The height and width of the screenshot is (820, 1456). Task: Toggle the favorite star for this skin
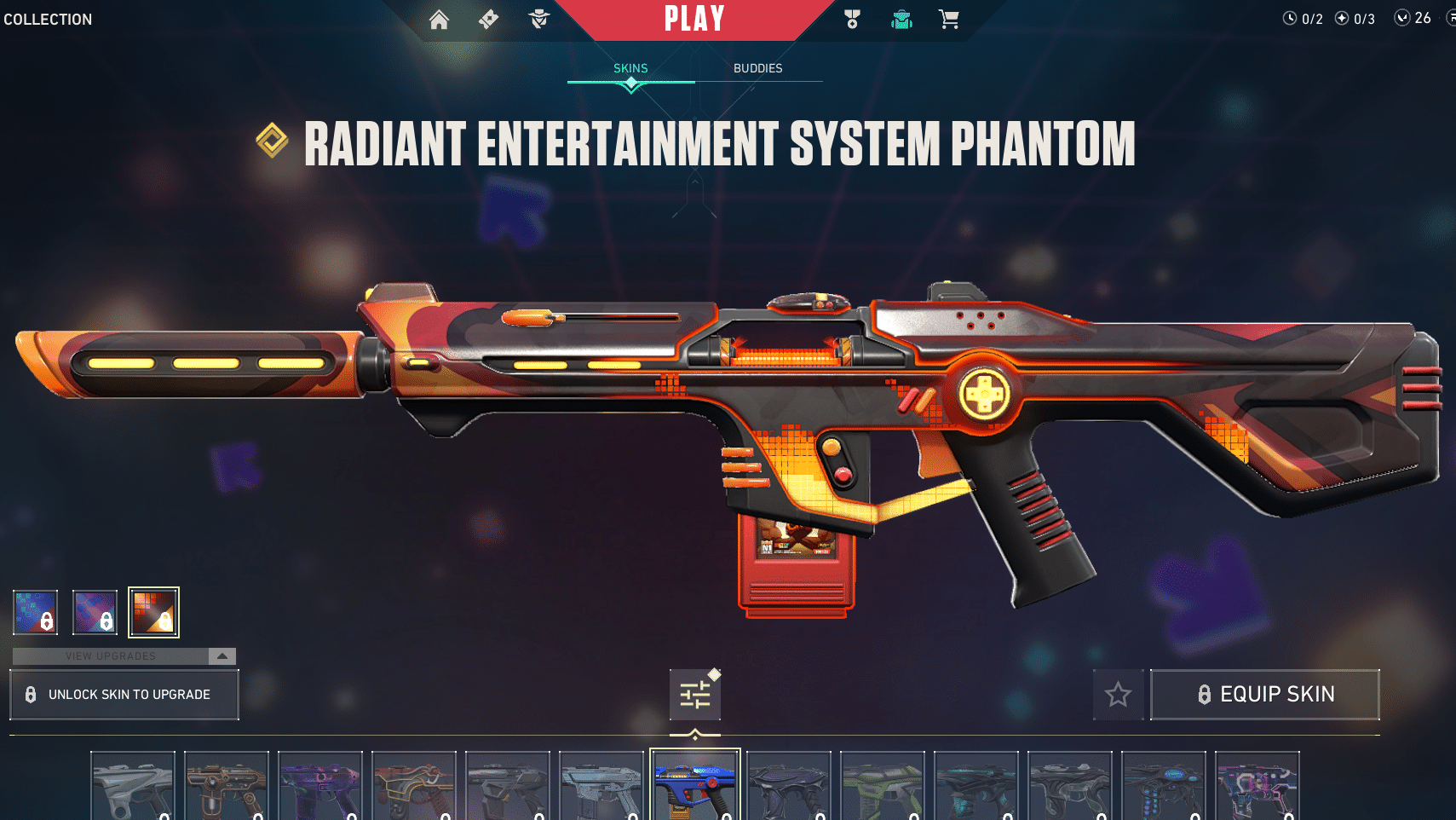(1118, 694)
